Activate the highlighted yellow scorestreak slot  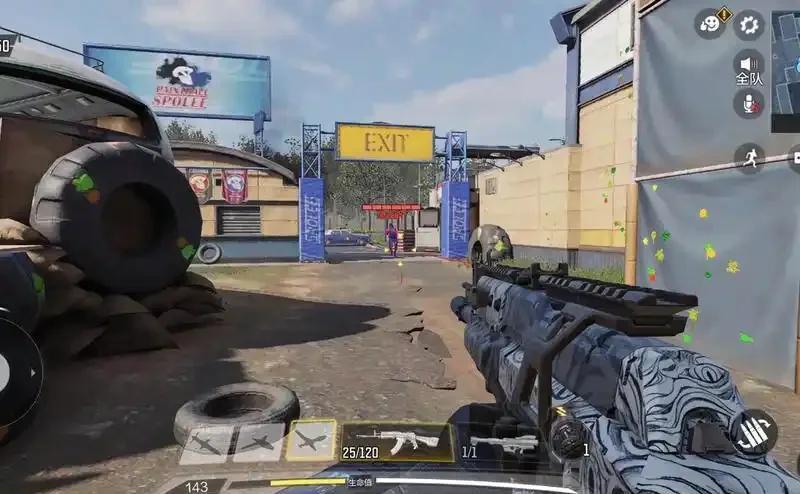click(311, 441)
